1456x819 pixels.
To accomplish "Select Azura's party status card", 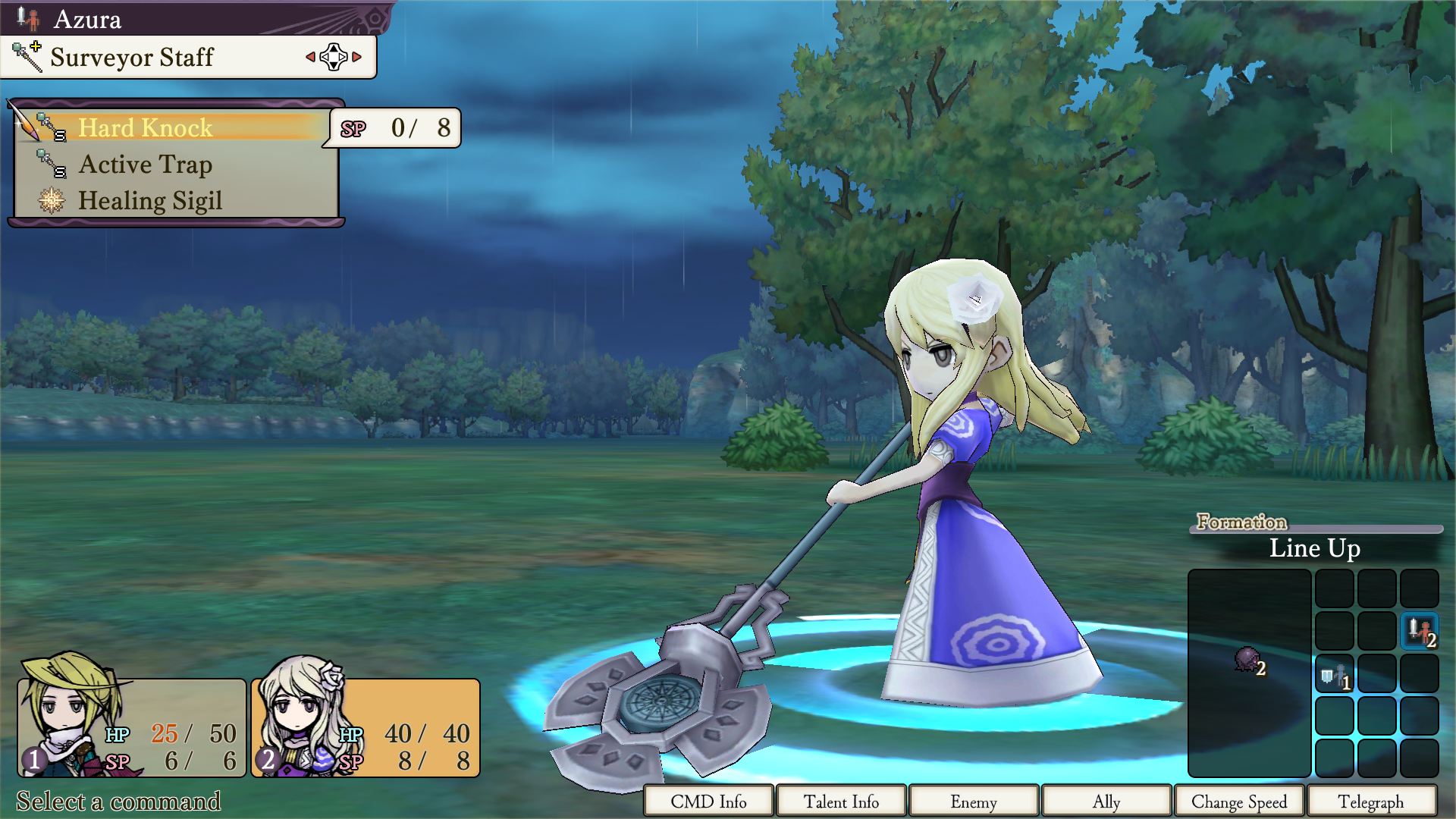I will pos(366,728).
